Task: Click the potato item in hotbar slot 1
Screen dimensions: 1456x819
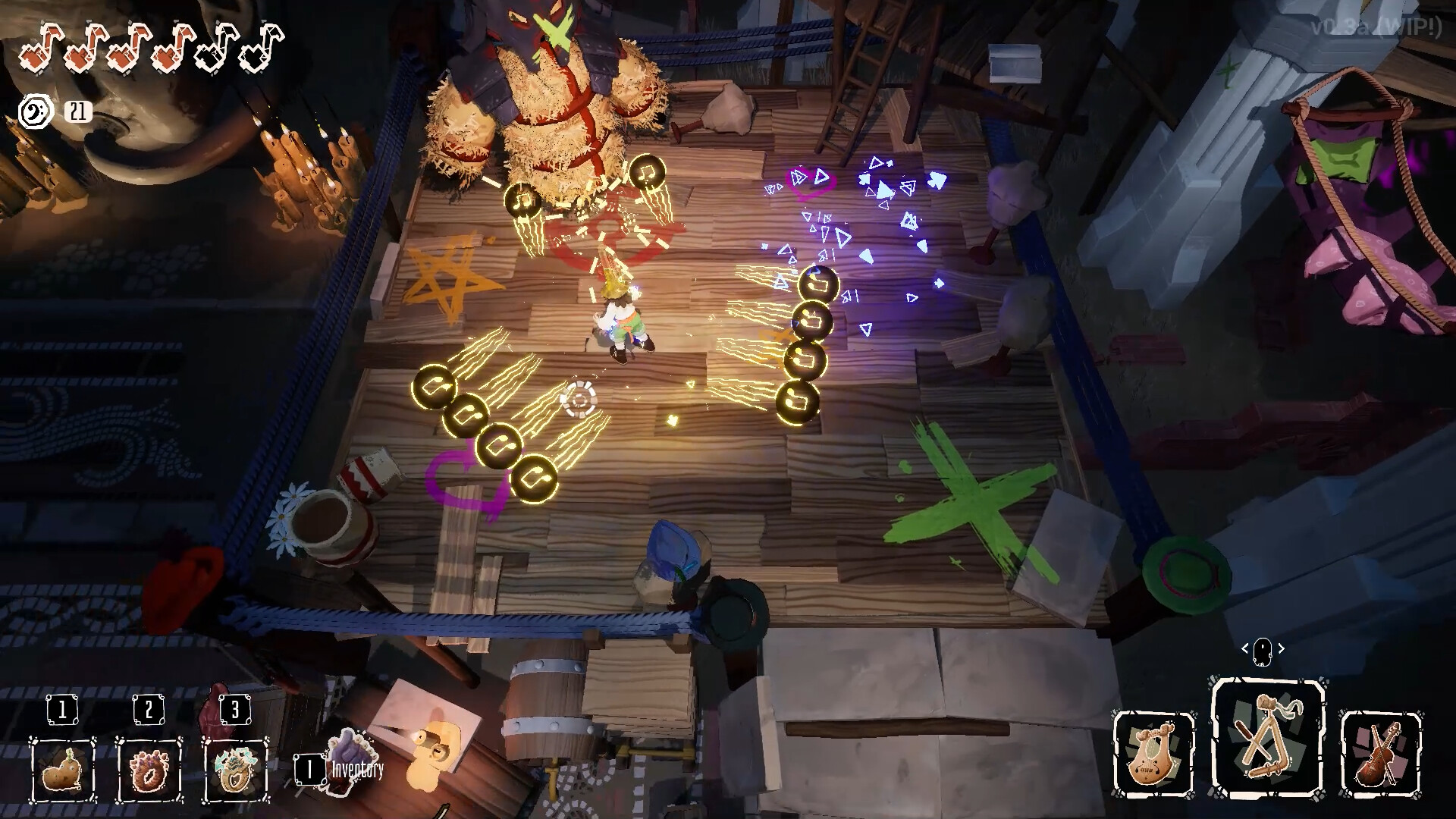Action: [x=63, y=773]
